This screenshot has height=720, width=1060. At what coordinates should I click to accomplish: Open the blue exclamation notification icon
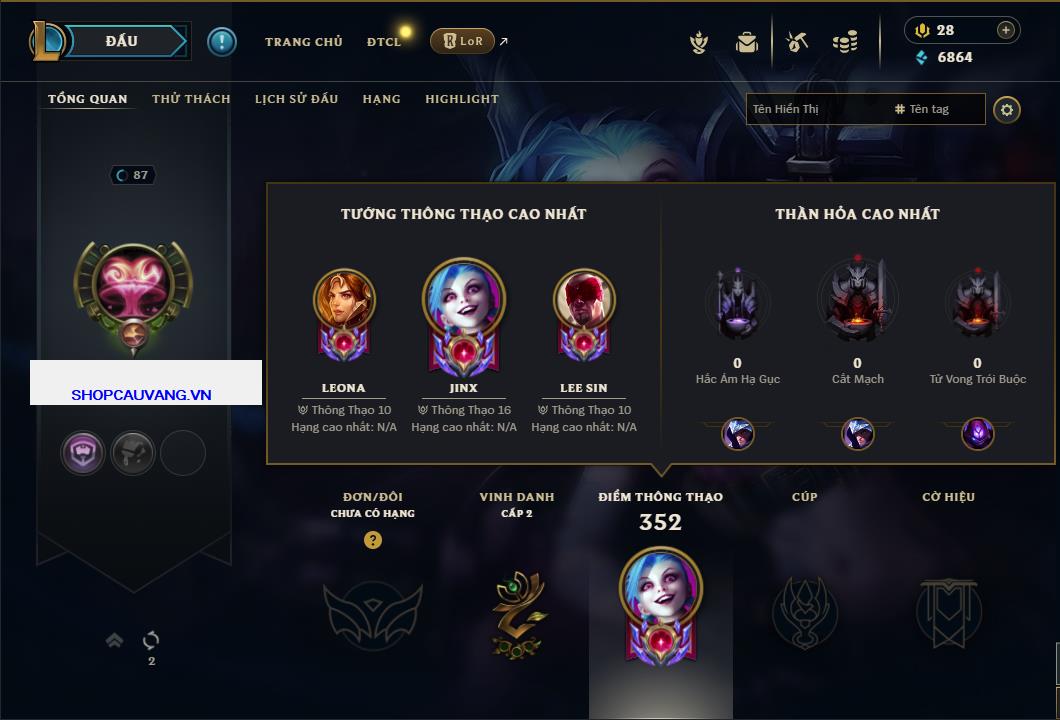coord(222,41)
